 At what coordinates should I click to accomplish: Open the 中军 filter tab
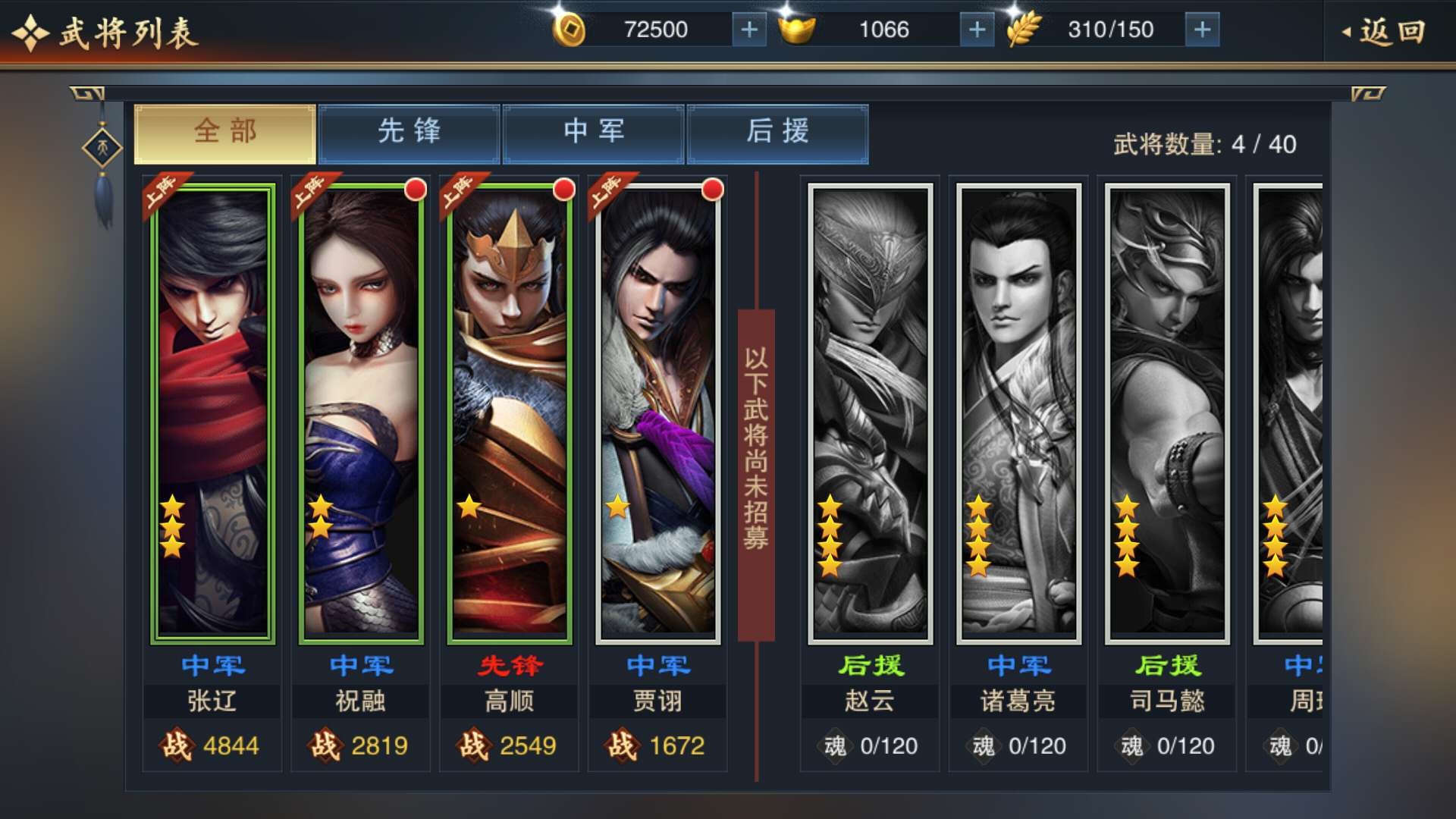coord(594,133)
